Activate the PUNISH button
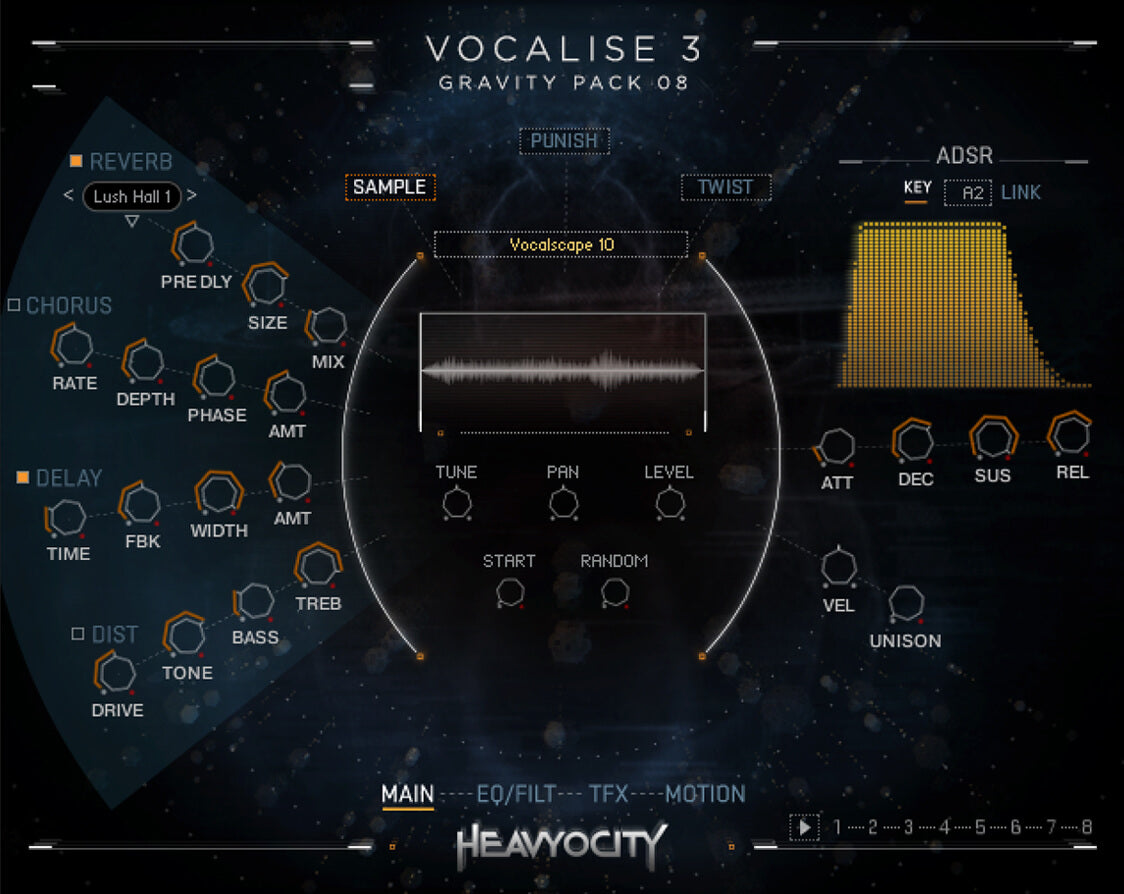This screenshot has height=894, width=1124. pos(564,141)
